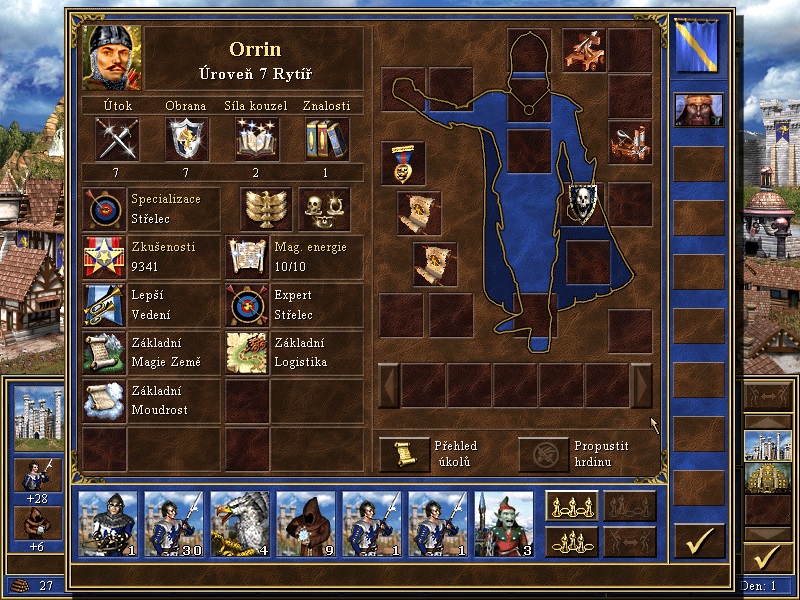The height and width of the screenshot is (600, 800).
Task: Click Orrin's hero portrait
Action: pos(113,57)
